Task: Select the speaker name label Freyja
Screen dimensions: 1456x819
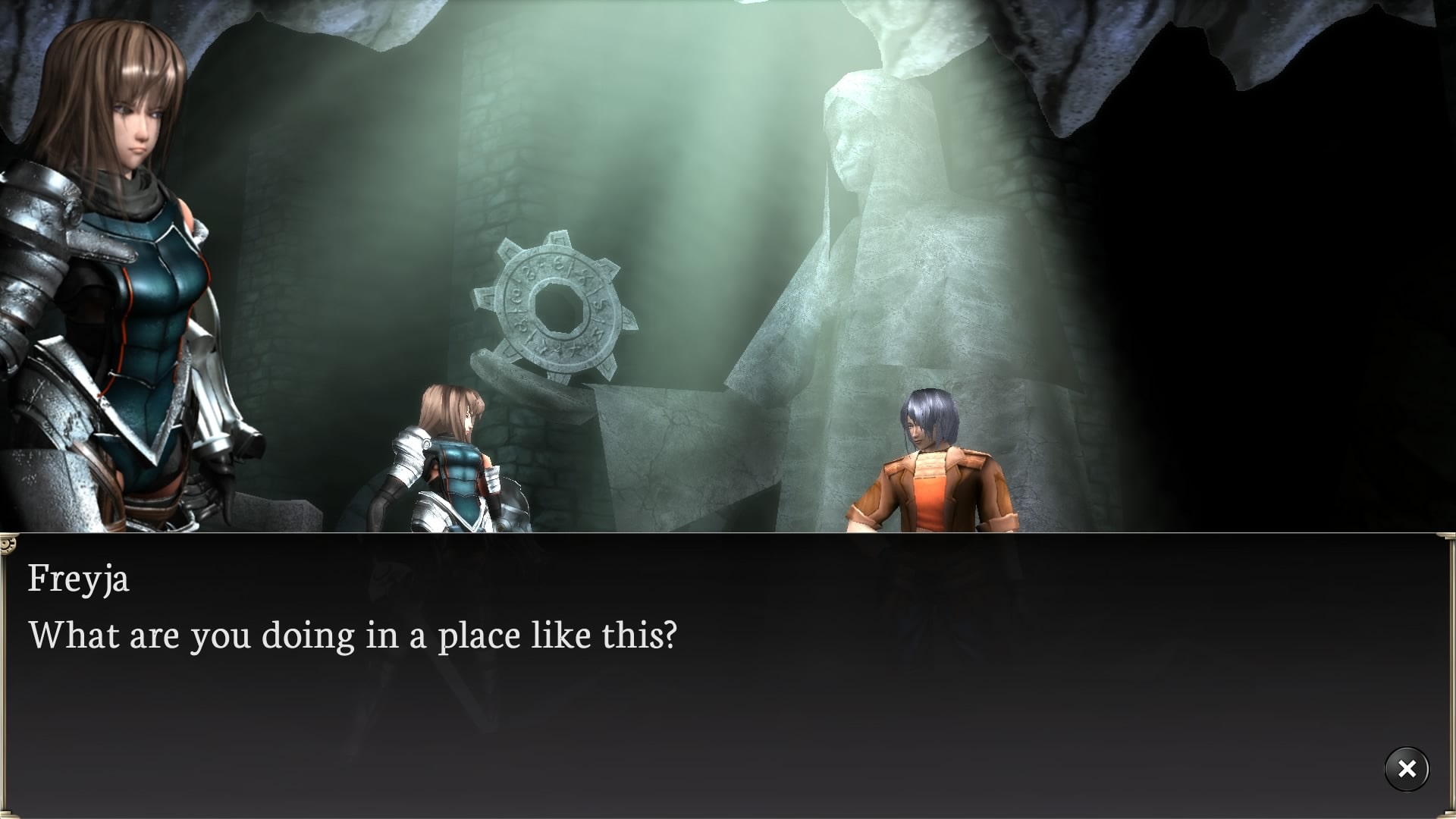Action: pyautogui.click(x=78, y=580)
